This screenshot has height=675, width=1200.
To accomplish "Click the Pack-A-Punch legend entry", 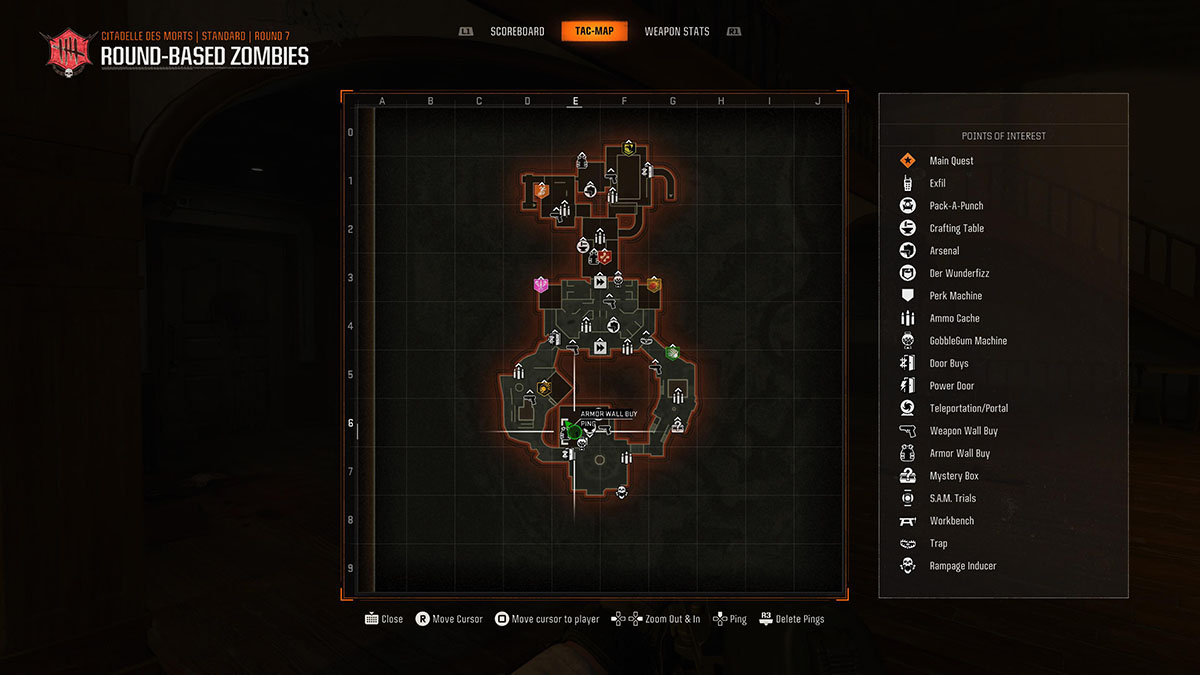I will [x=956, y=206].
